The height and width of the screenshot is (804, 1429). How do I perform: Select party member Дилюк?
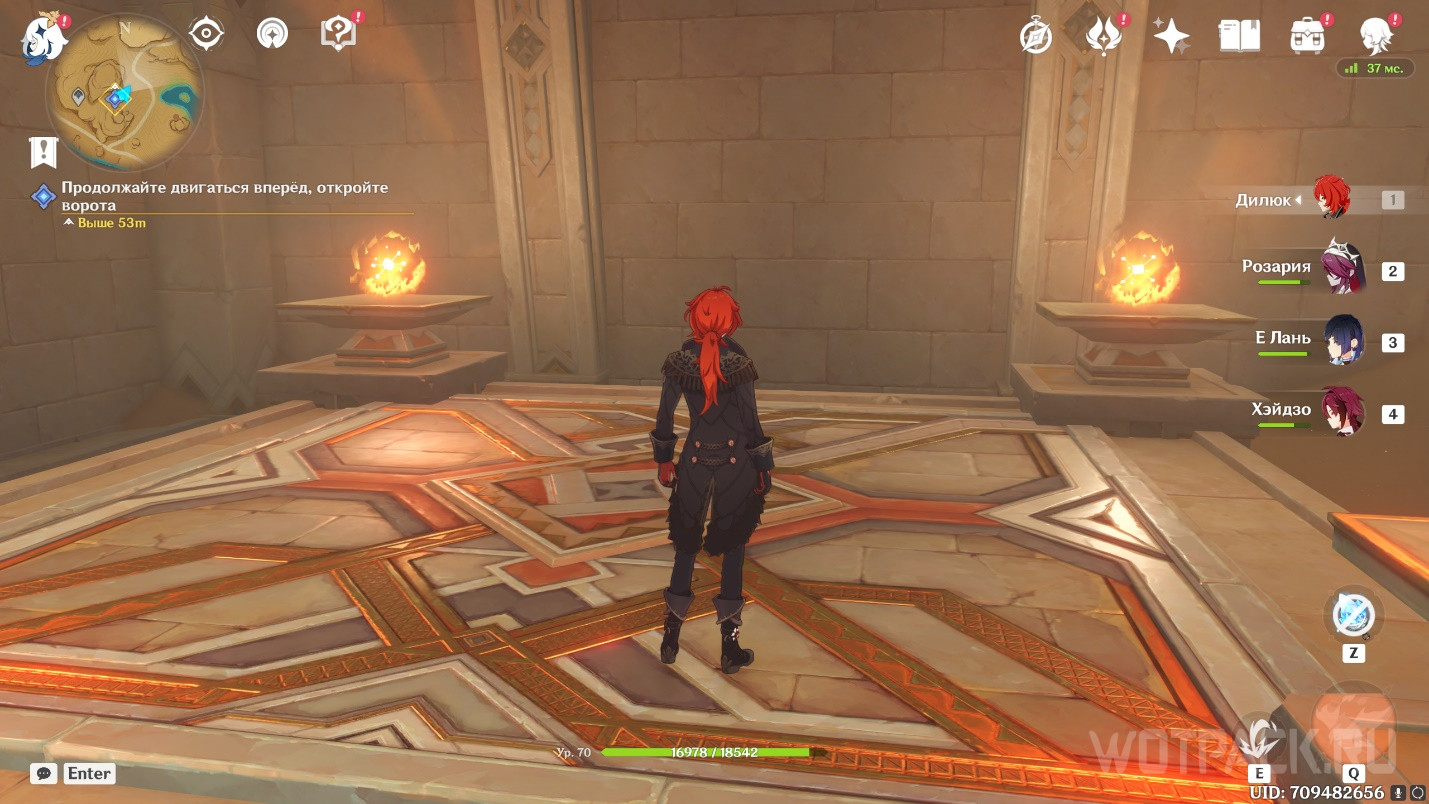tap(1330, 200)
